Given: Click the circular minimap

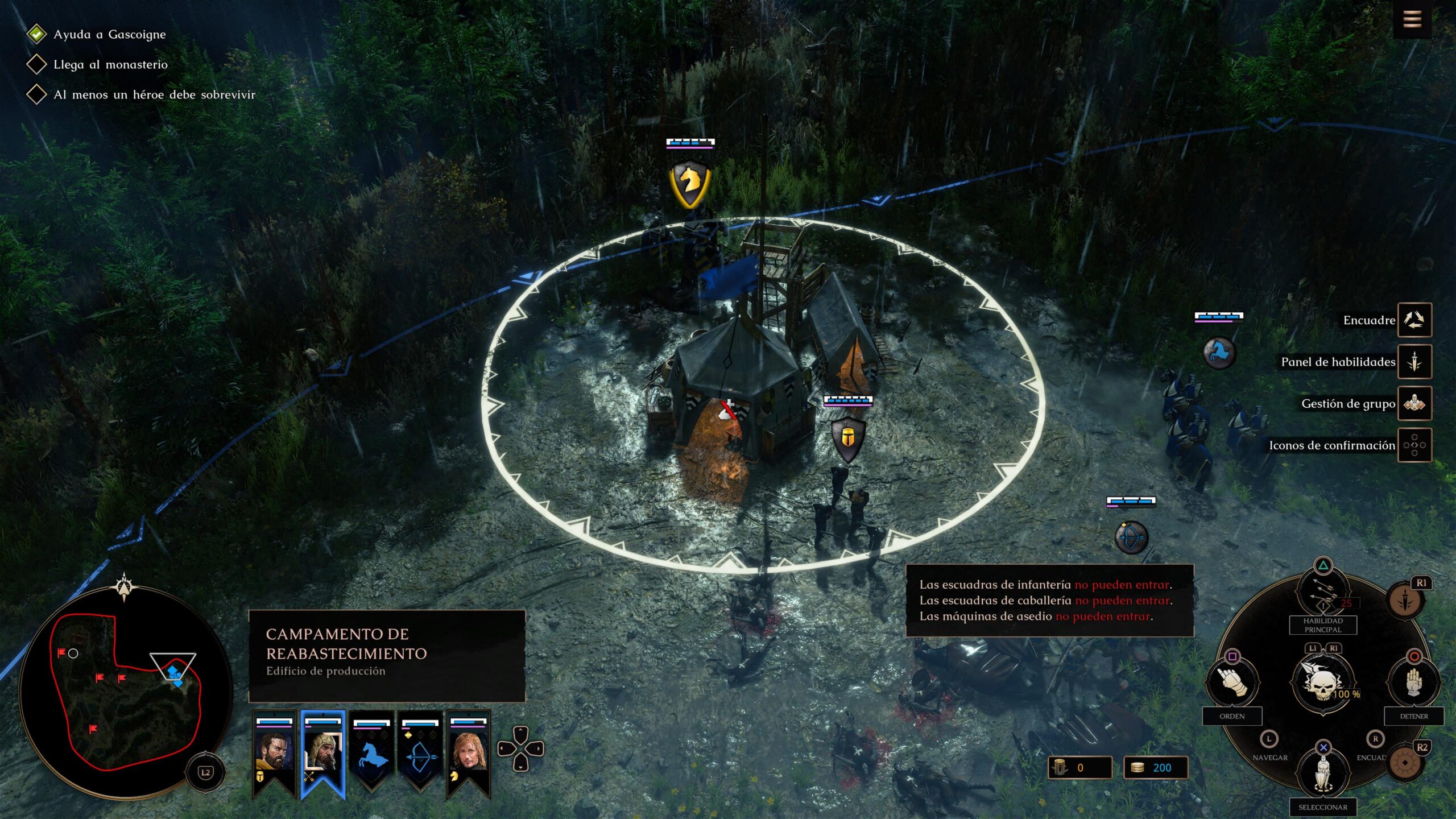Looking at the screenshot, I should pos(125,691).
